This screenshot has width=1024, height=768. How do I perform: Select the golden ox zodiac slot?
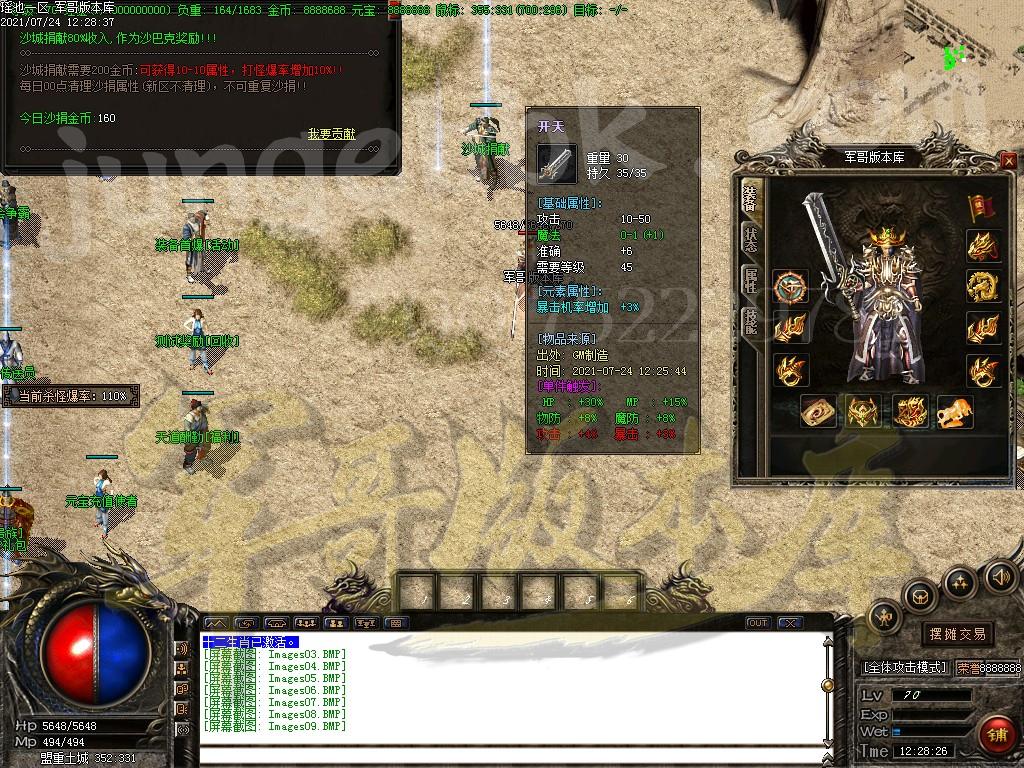[954, 410]
